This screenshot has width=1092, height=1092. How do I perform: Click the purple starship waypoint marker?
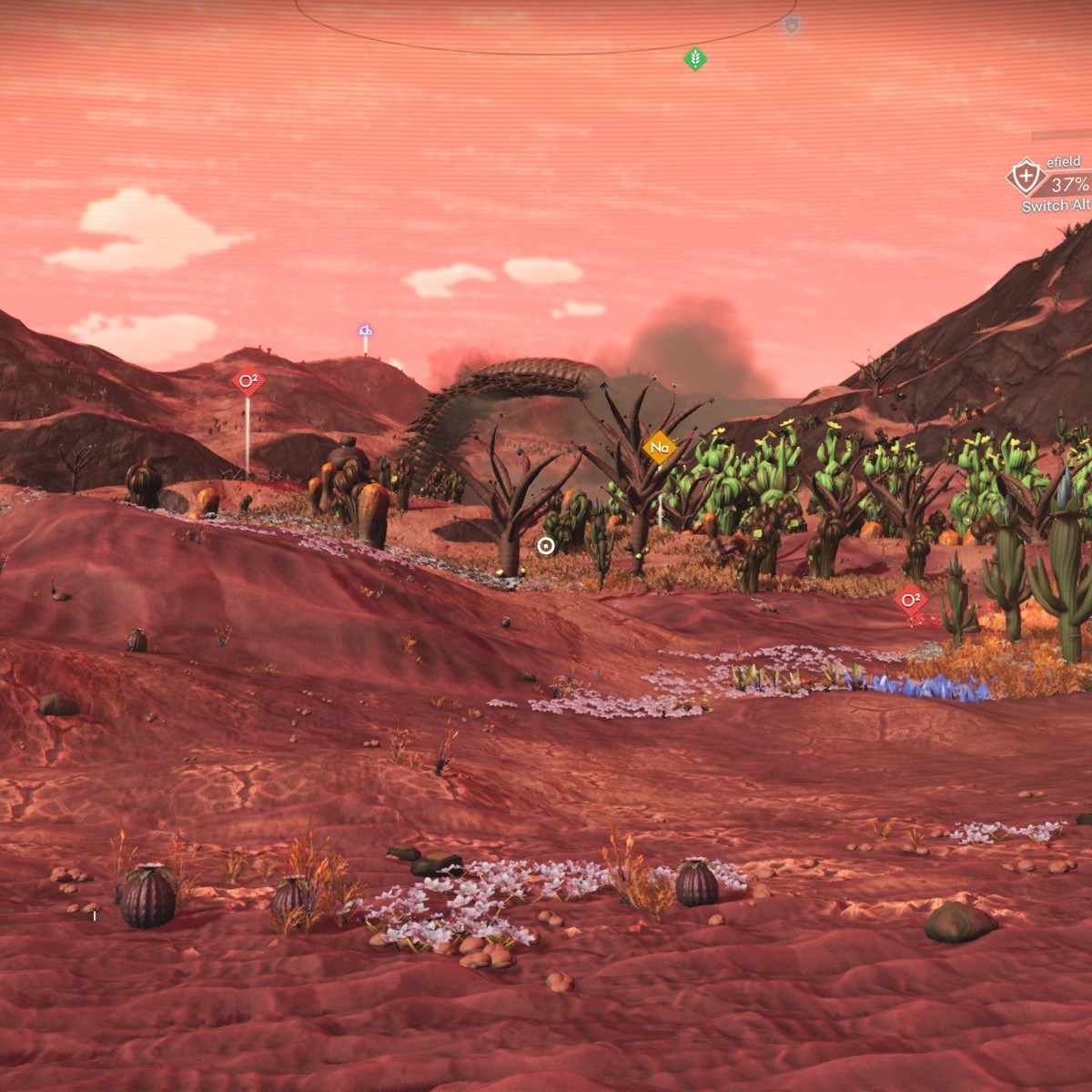click(x=365, y=330)
